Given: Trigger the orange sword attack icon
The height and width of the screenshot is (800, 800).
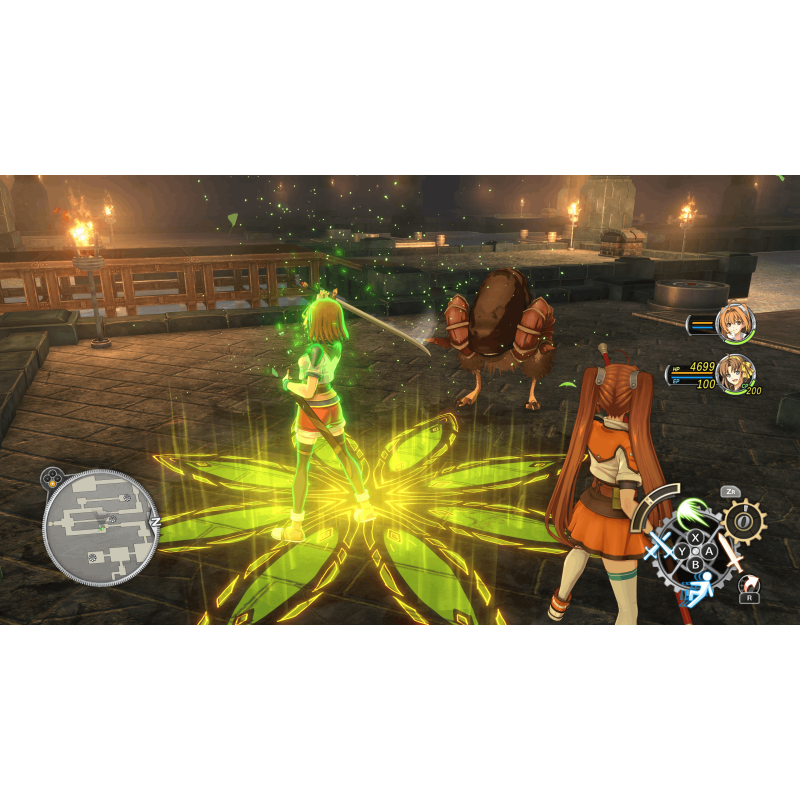Looking at the screenshot, I should [x=732, y=551].
